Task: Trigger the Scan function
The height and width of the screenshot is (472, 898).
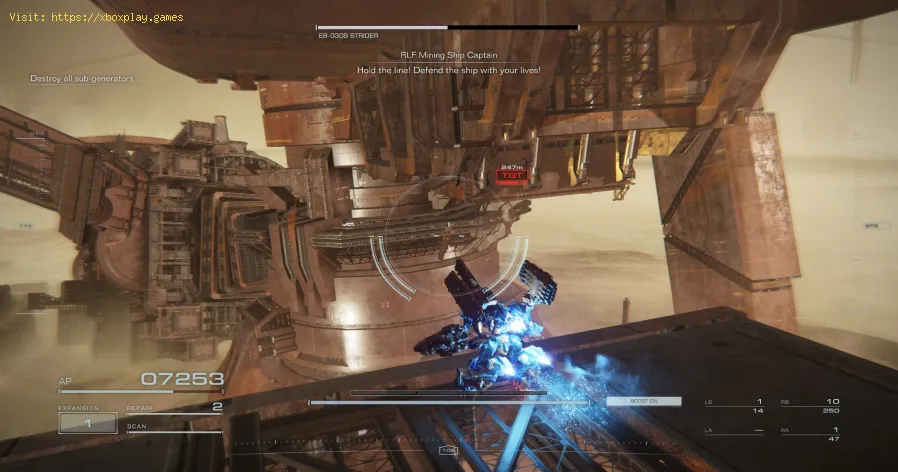Action: [x=174, y=428]
